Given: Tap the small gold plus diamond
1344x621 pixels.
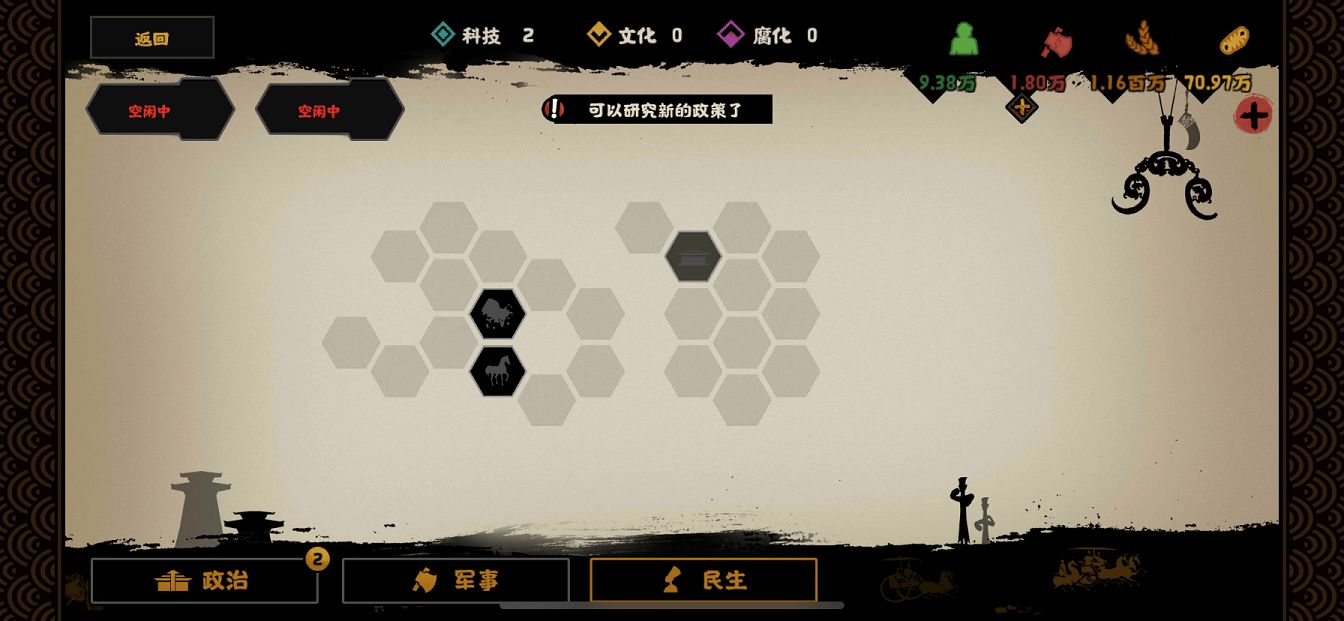Looking at the screenshot, I should tap(1021, 108).
